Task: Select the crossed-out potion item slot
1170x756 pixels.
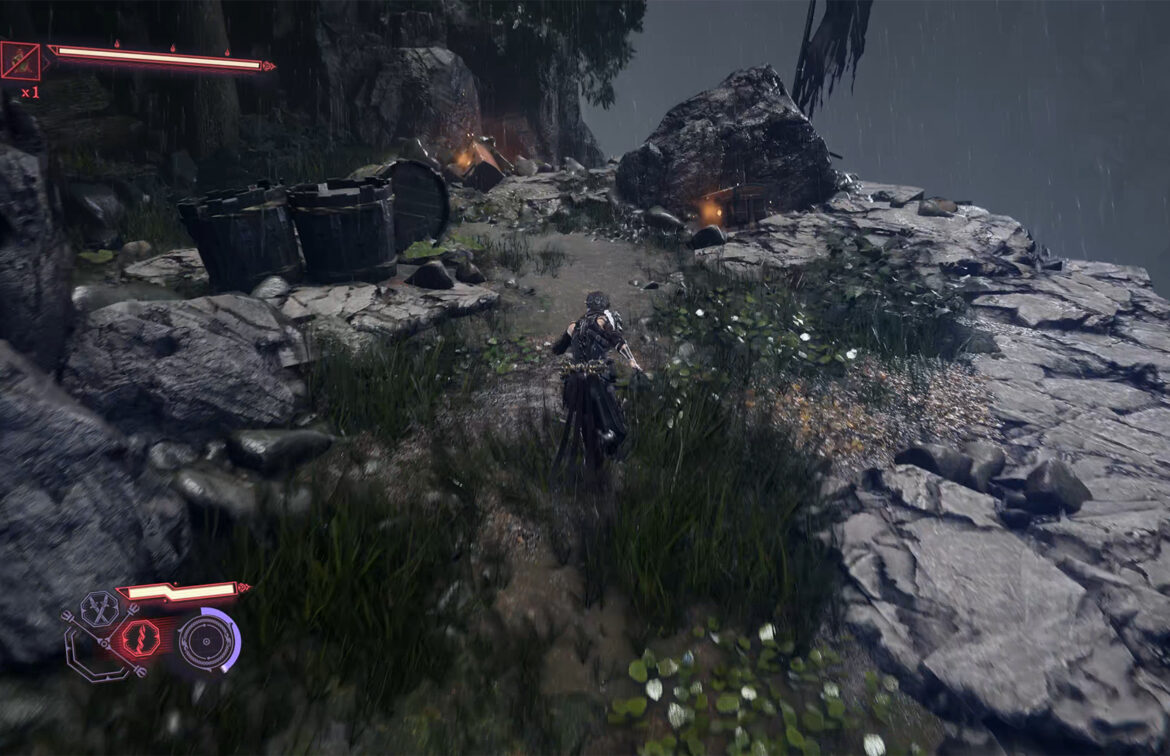Action: (20, 61)
